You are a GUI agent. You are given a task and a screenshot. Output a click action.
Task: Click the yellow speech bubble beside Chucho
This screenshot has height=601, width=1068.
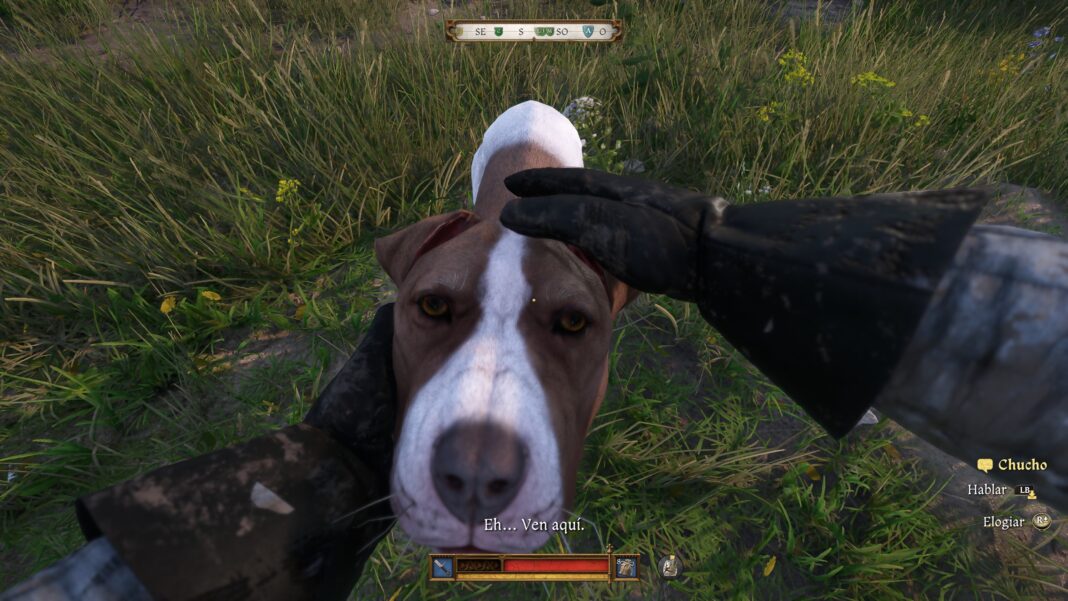tap(985, 465)
